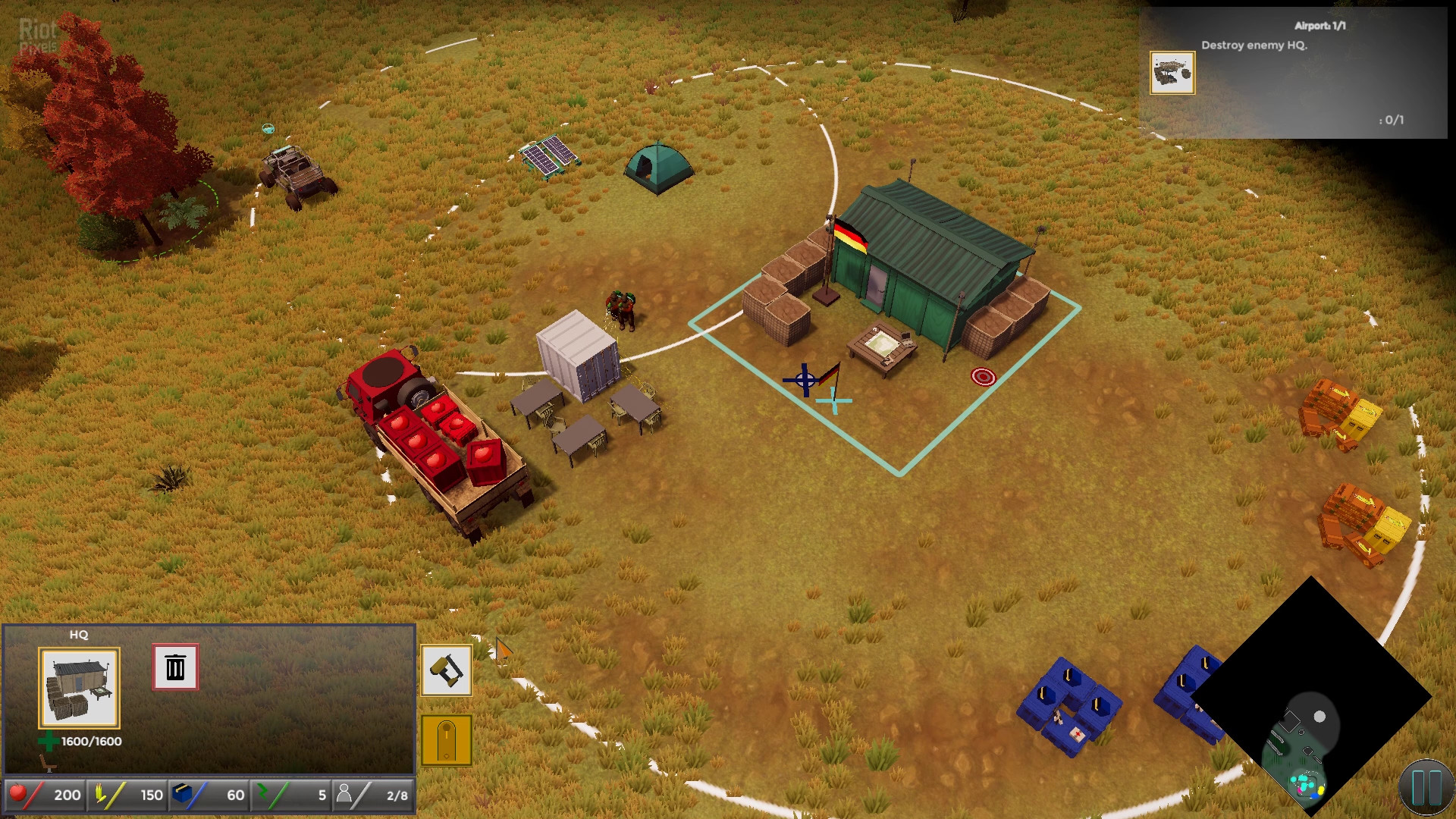Select the HQ building portrait
The width and height of the screenshot is (1456, 819).
point(80,688)
